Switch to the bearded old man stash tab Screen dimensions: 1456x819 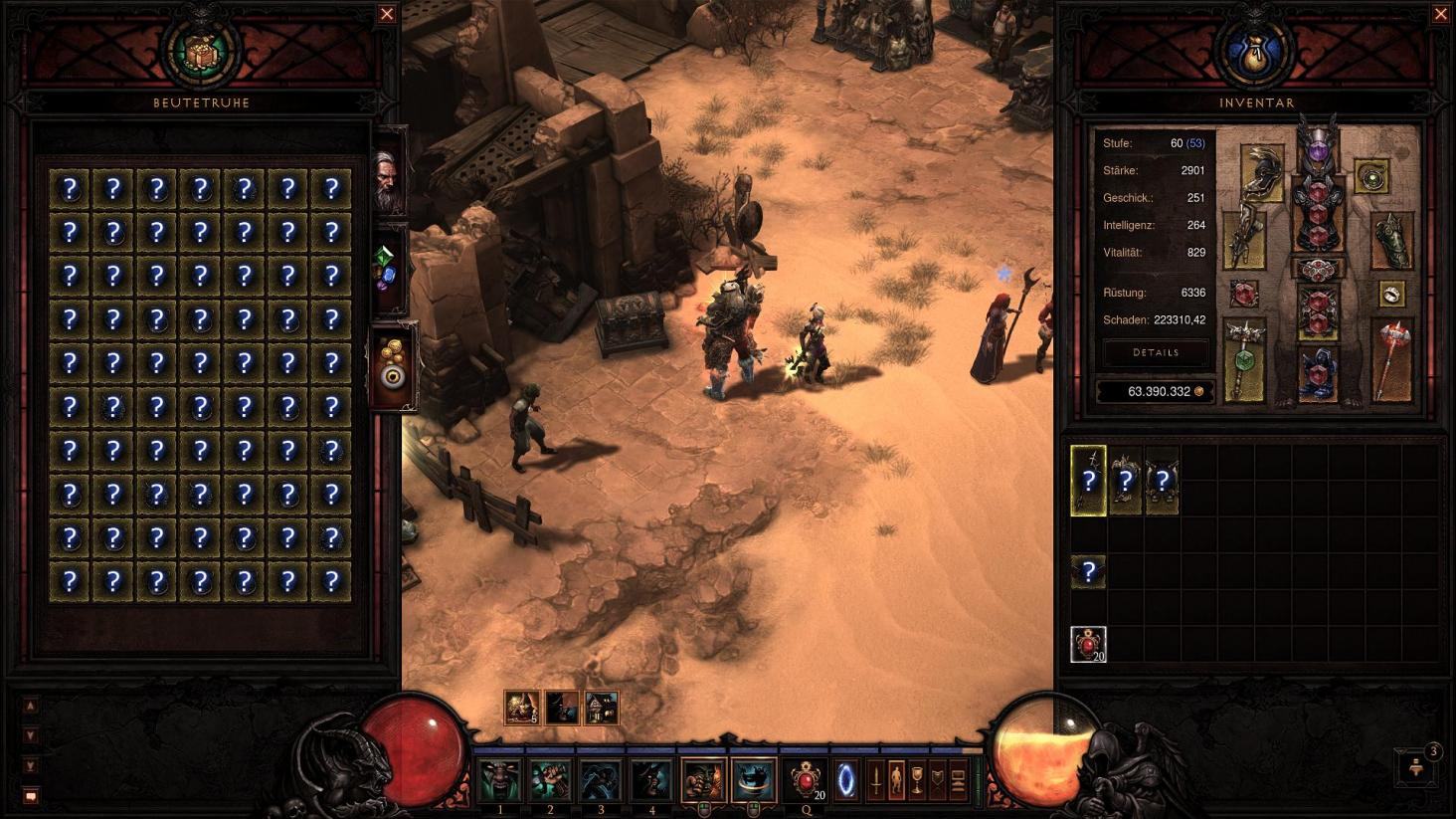(389, 181)
